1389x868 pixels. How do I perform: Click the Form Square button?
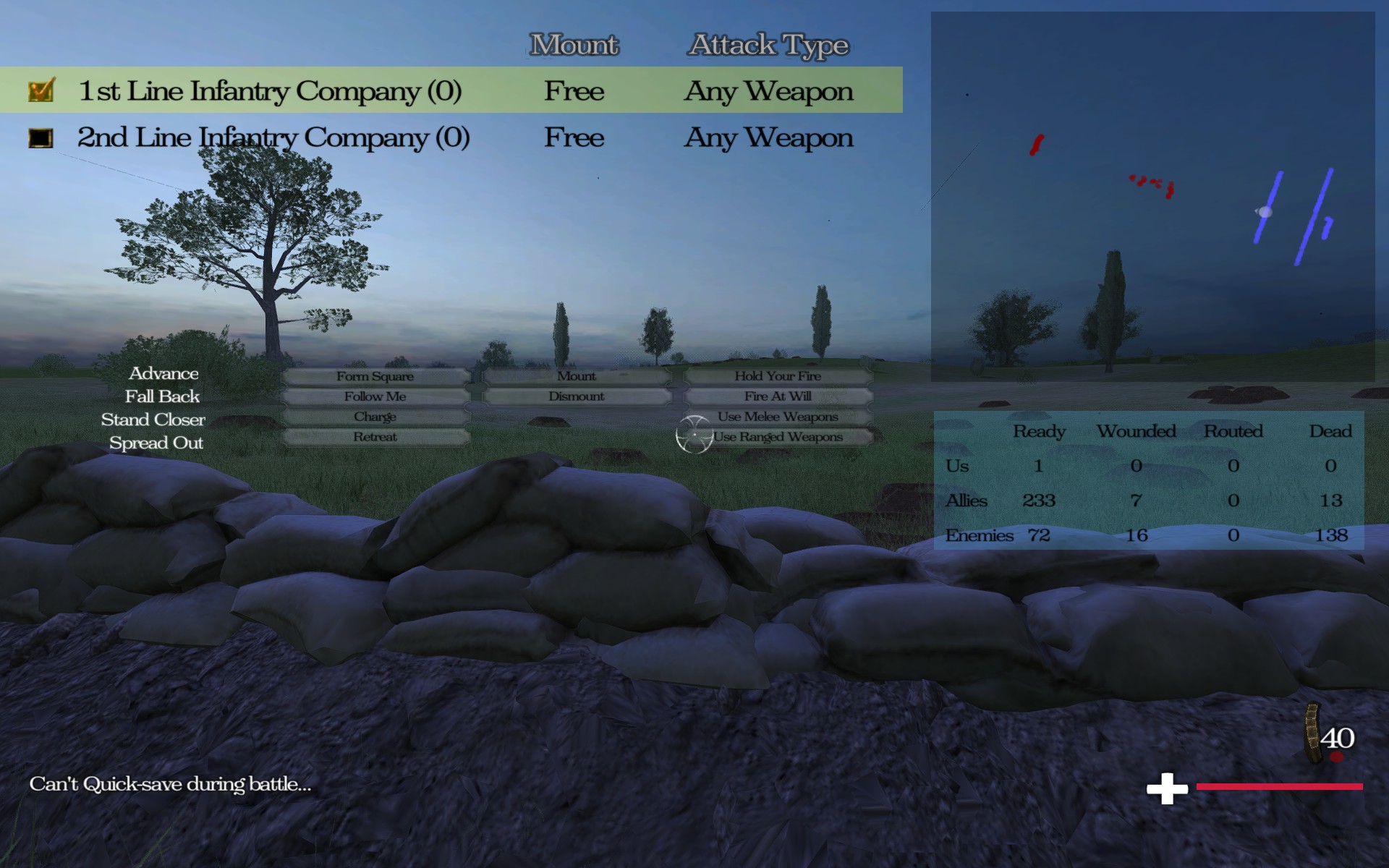click(375, 376)
